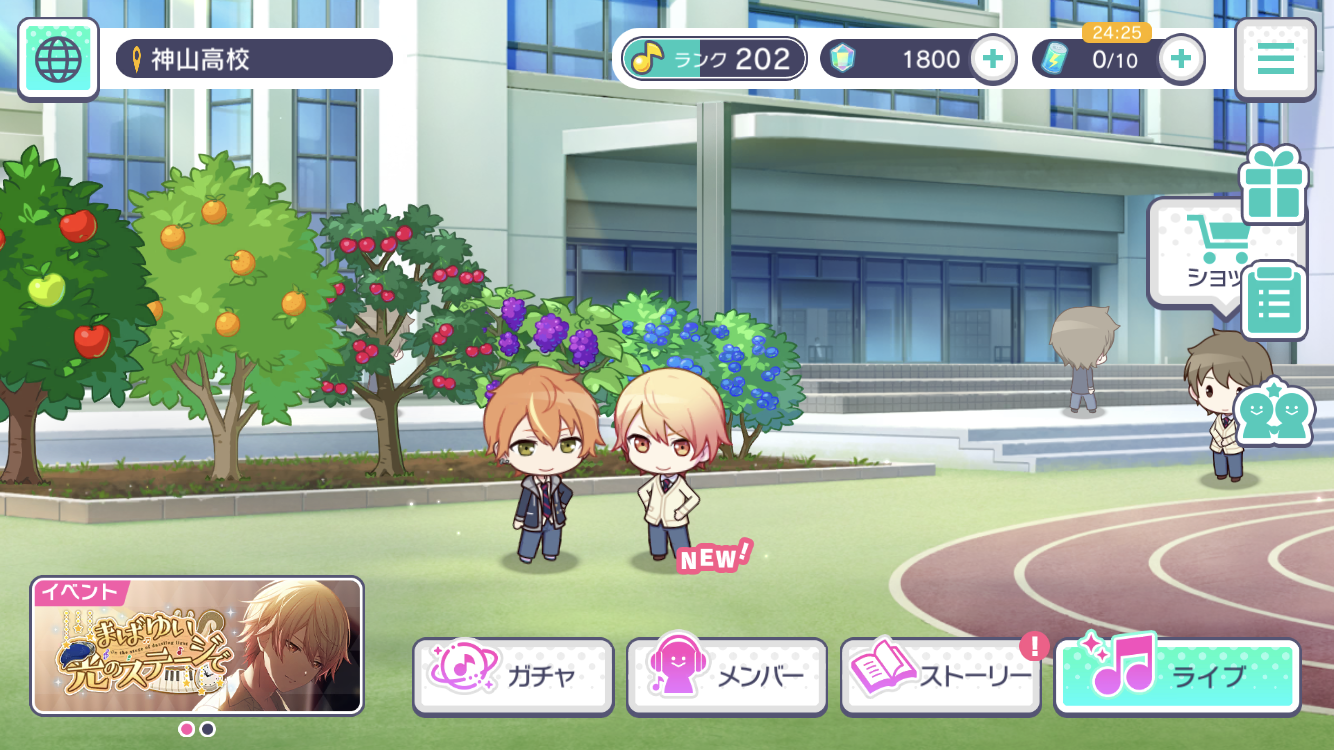Image resolution: width=1334 pixels, height=750 pixels.
Task: Open the globe world map icon
Action: (58, 59)
